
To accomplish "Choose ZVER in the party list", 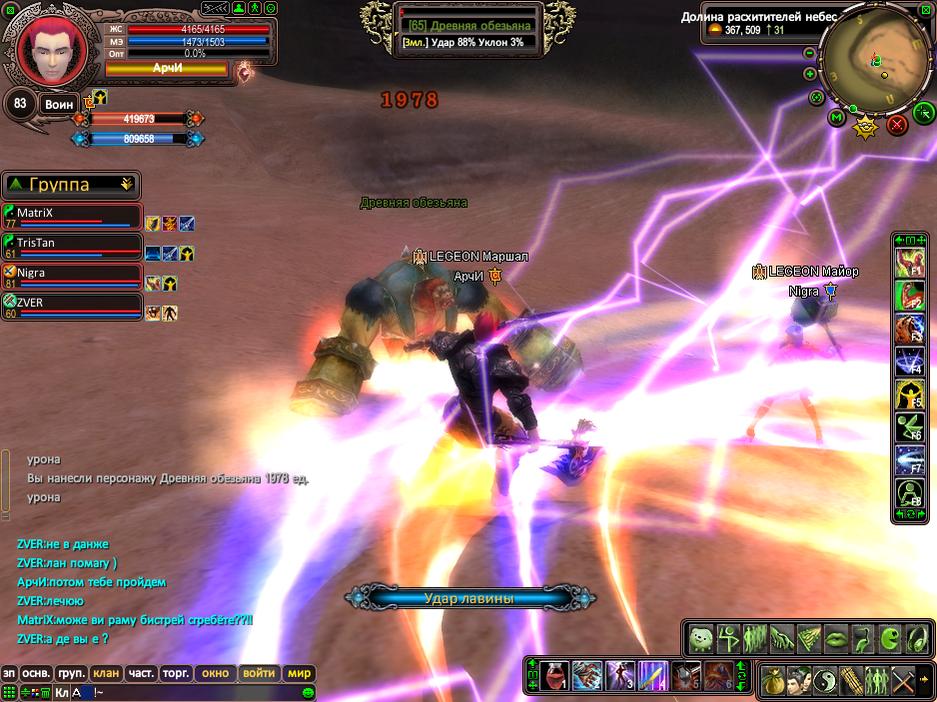I will point(71,306).
